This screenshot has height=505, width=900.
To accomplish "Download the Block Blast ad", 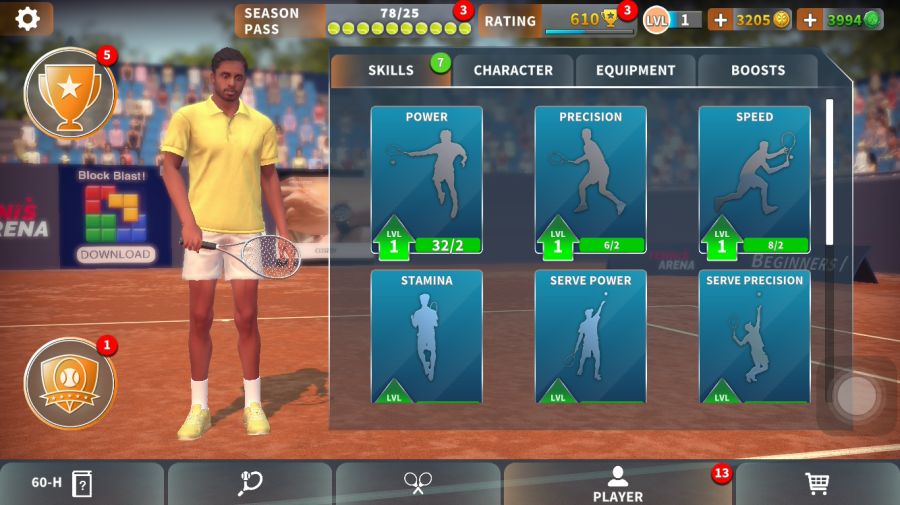I will (x=115, y=254).
